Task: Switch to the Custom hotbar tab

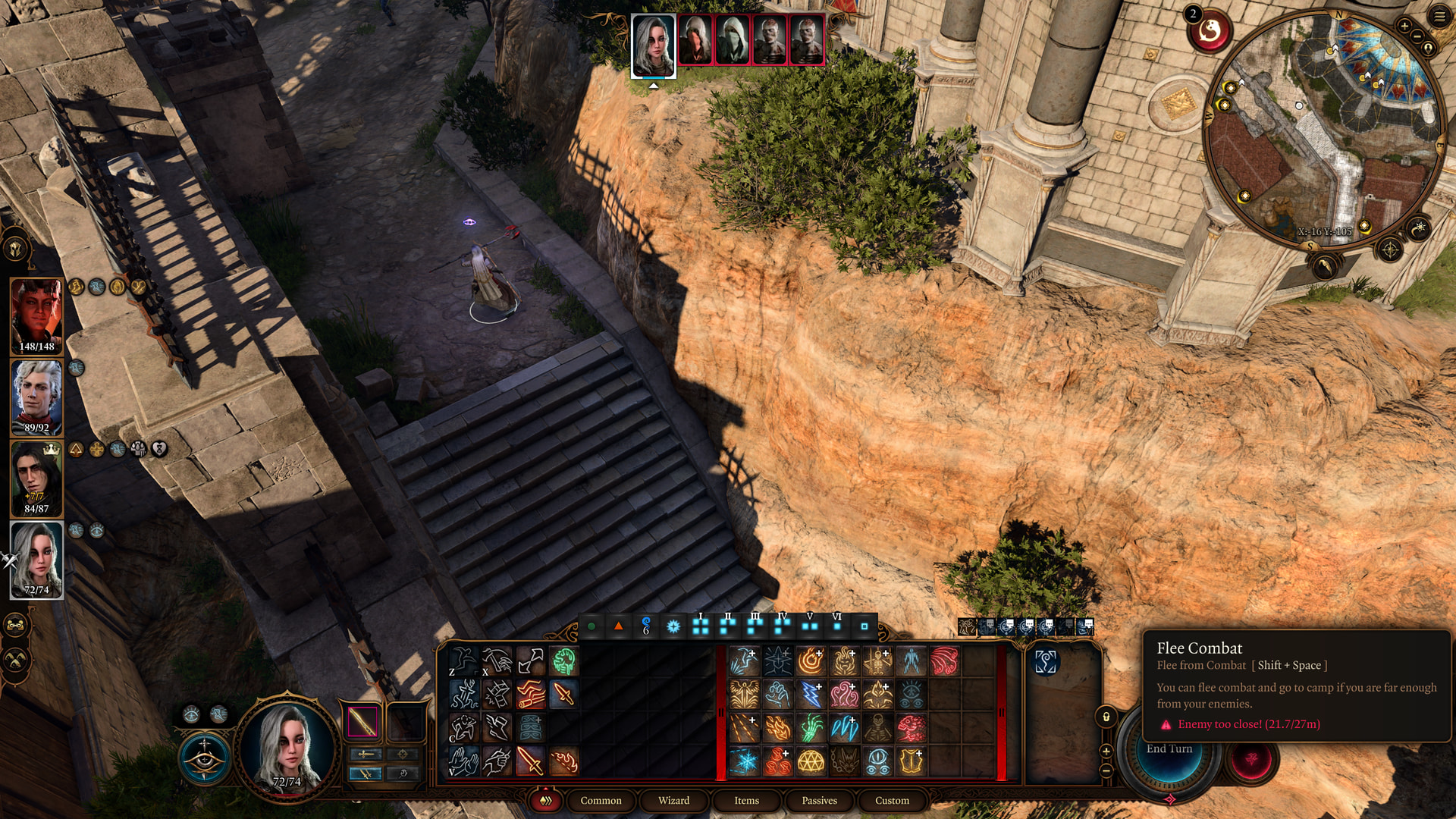Action: point(892,800)
